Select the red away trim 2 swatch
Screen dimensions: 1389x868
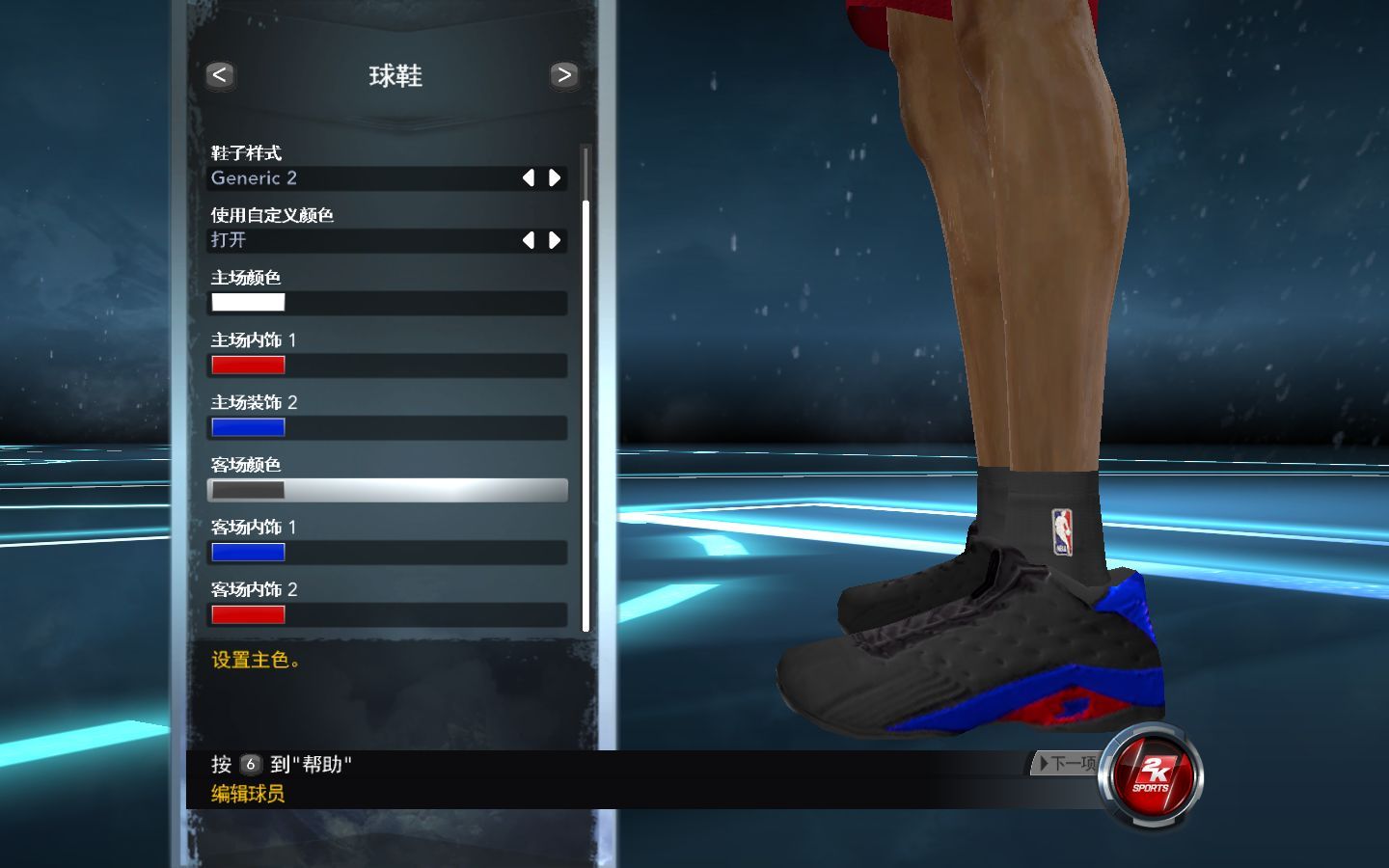(x=248, y=614)
